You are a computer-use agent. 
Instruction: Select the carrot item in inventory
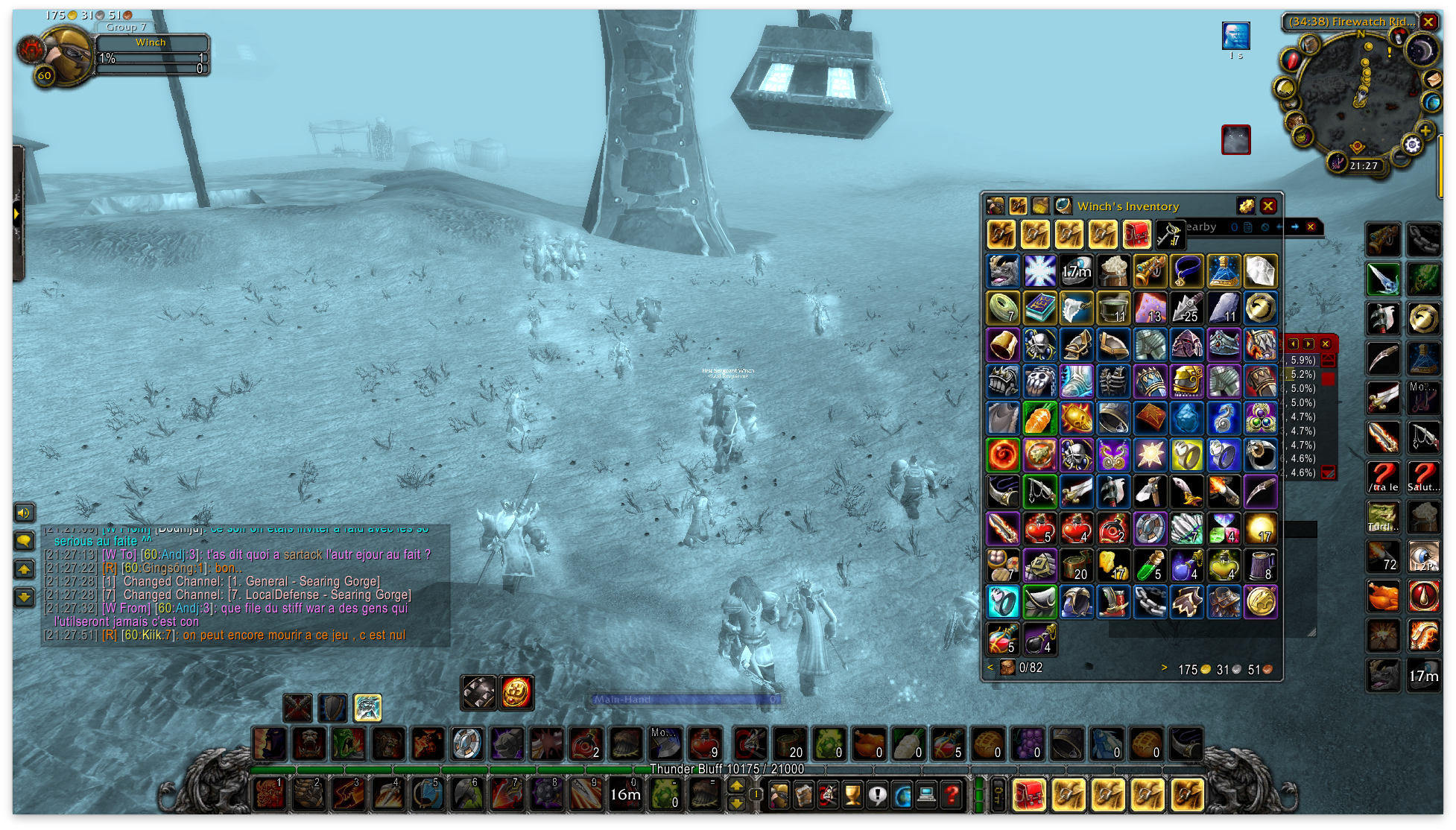[1039, 419]
